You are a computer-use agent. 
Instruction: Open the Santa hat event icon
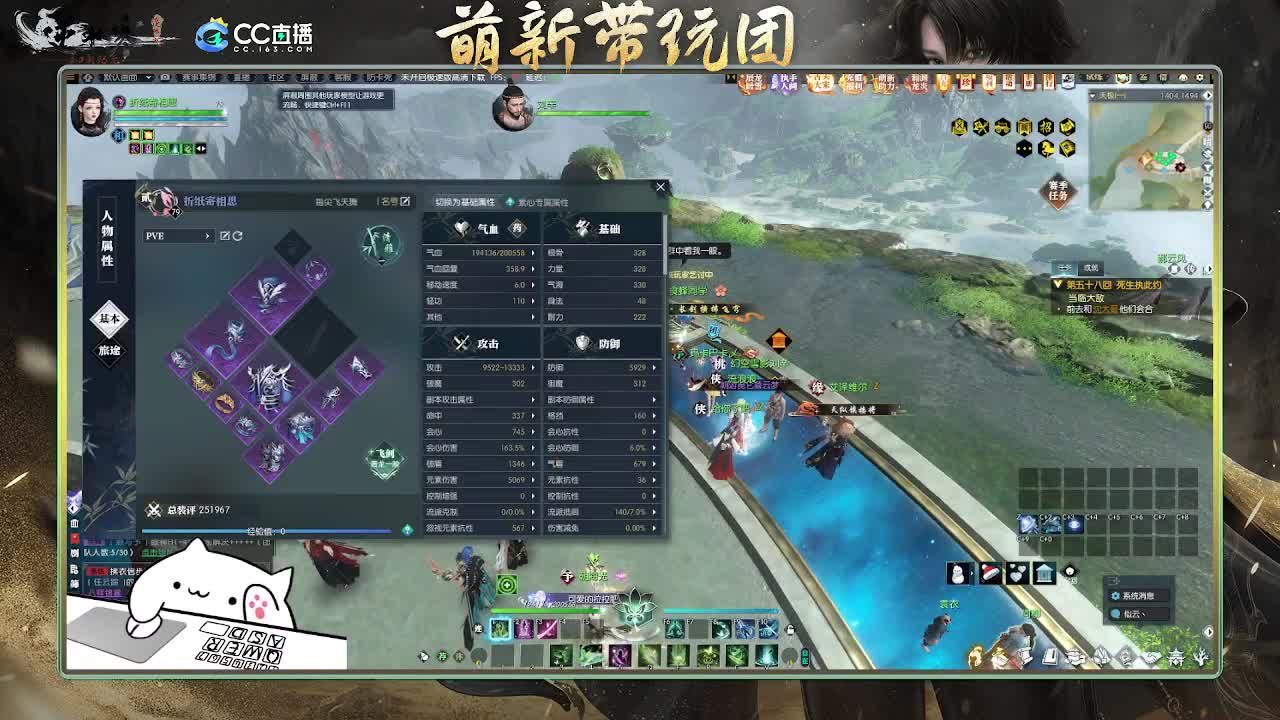(x=990, y=572)
